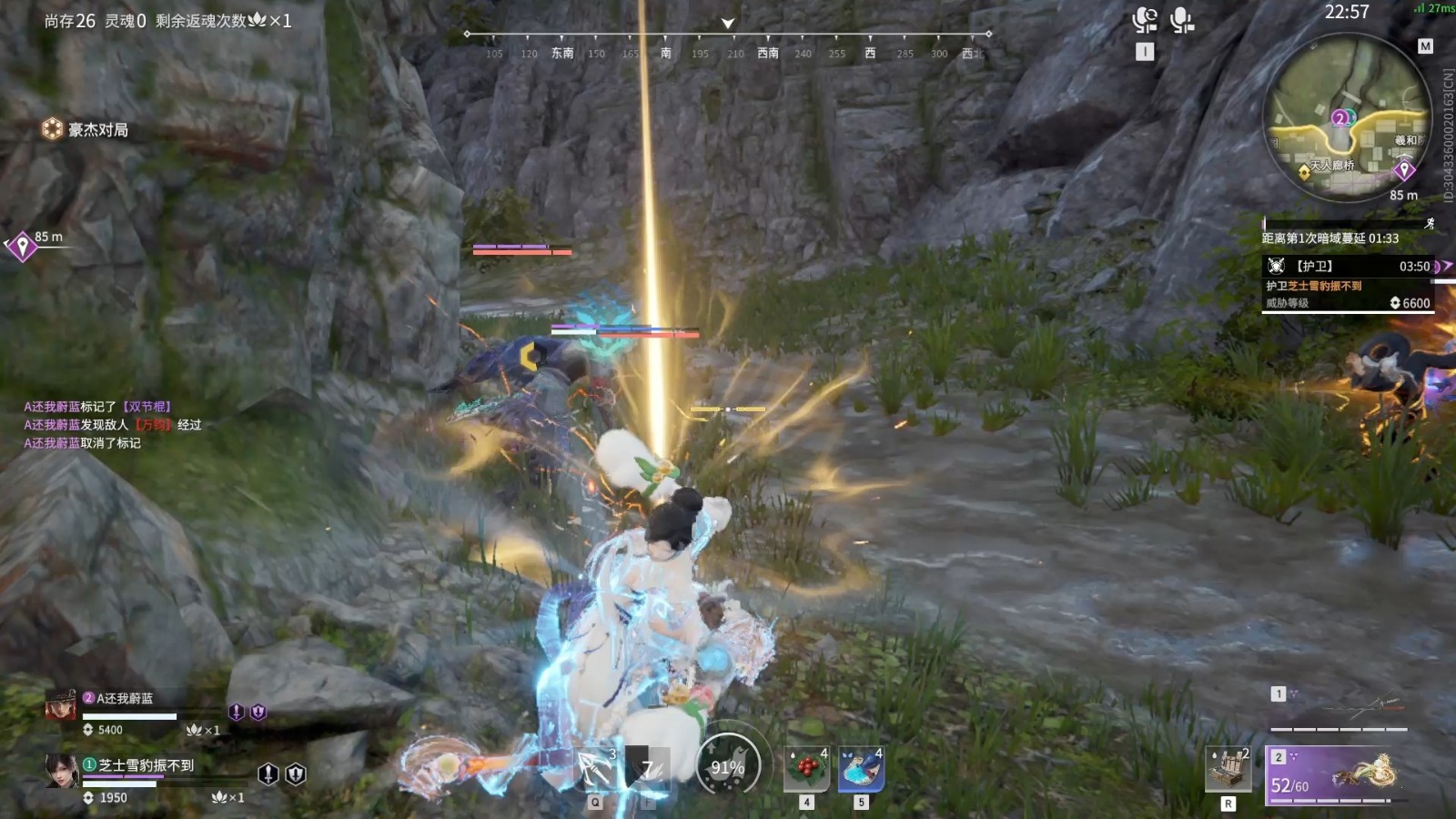Open the 护卫 bounty quest tracker
This screenshot has height=819, width=1456.
tap(1349, 284)
